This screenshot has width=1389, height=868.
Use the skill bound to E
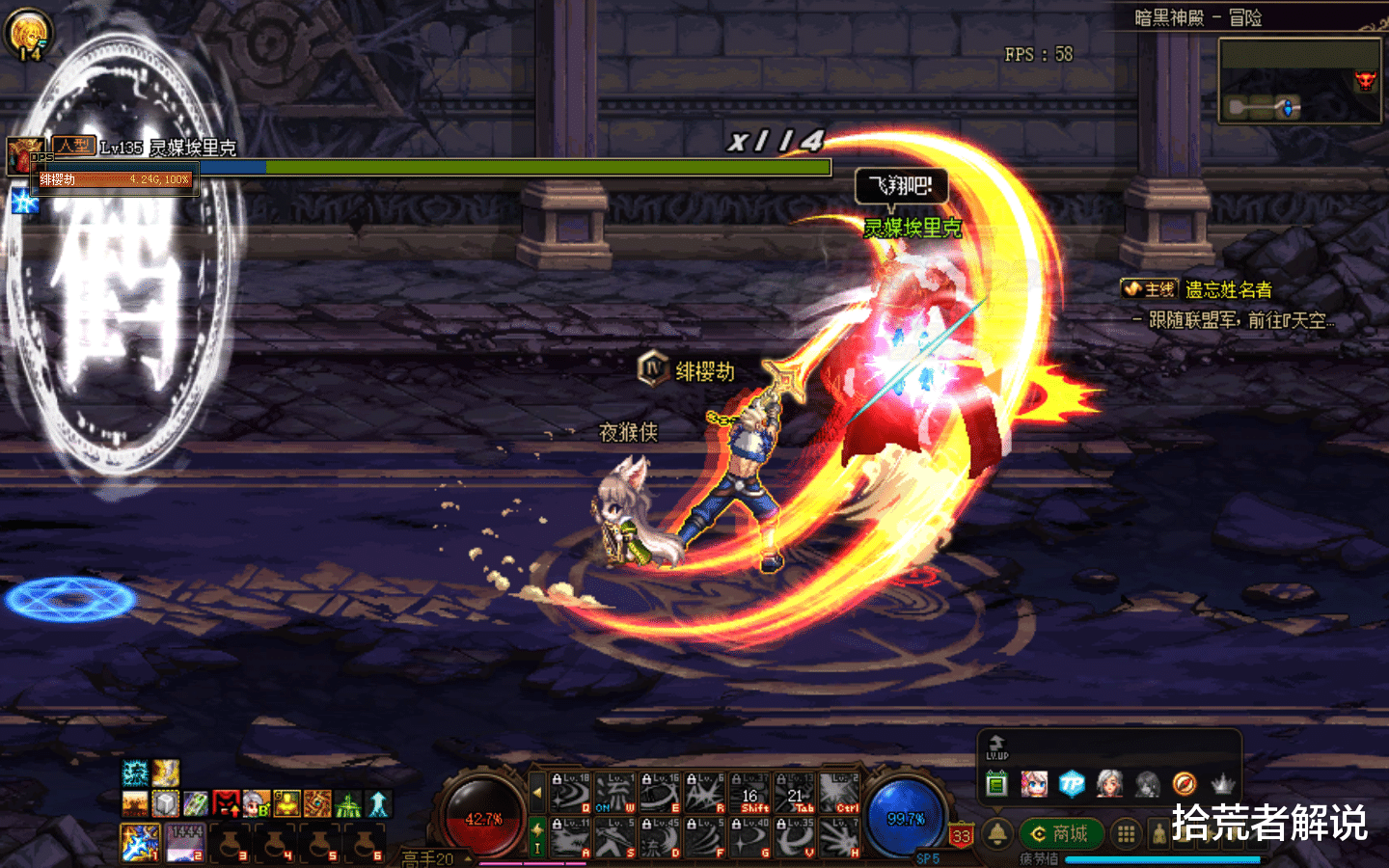pos(661,793)
